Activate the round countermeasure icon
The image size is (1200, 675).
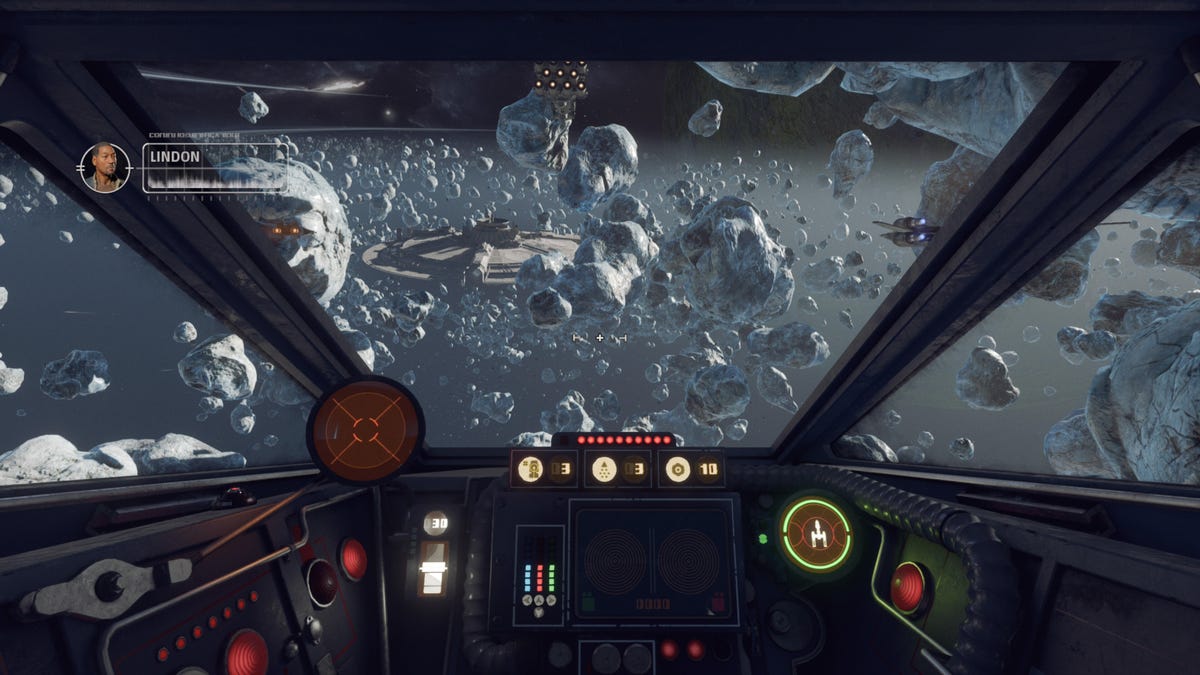click(x=678, y=468)
